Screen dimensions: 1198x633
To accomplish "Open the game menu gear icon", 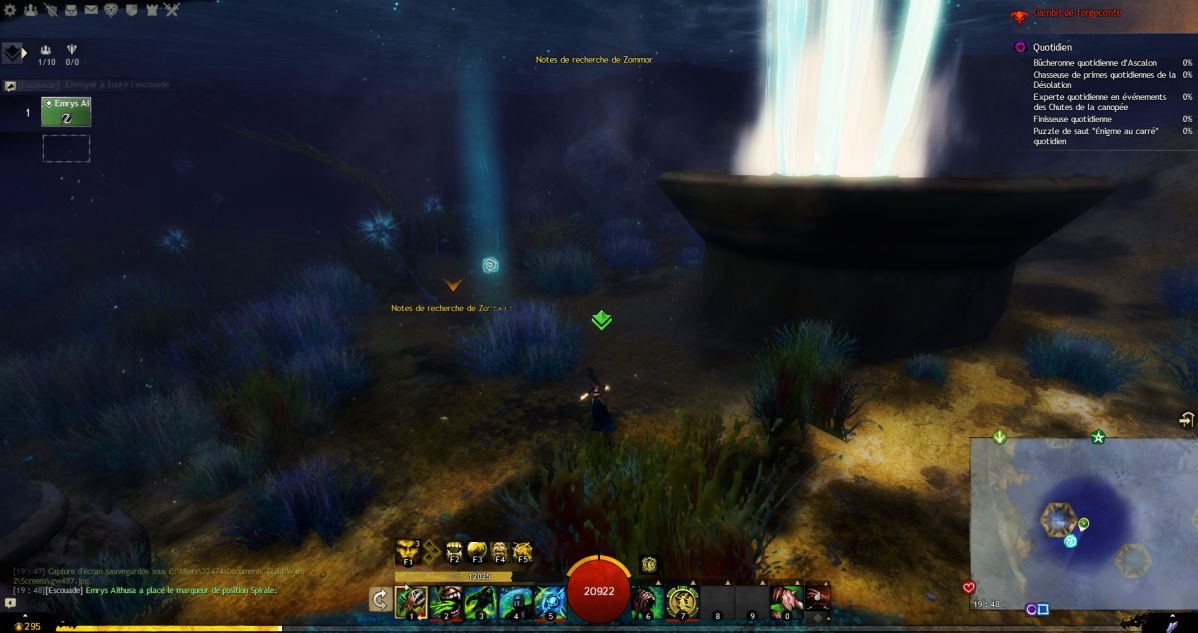I will click(x=12, y=10).
